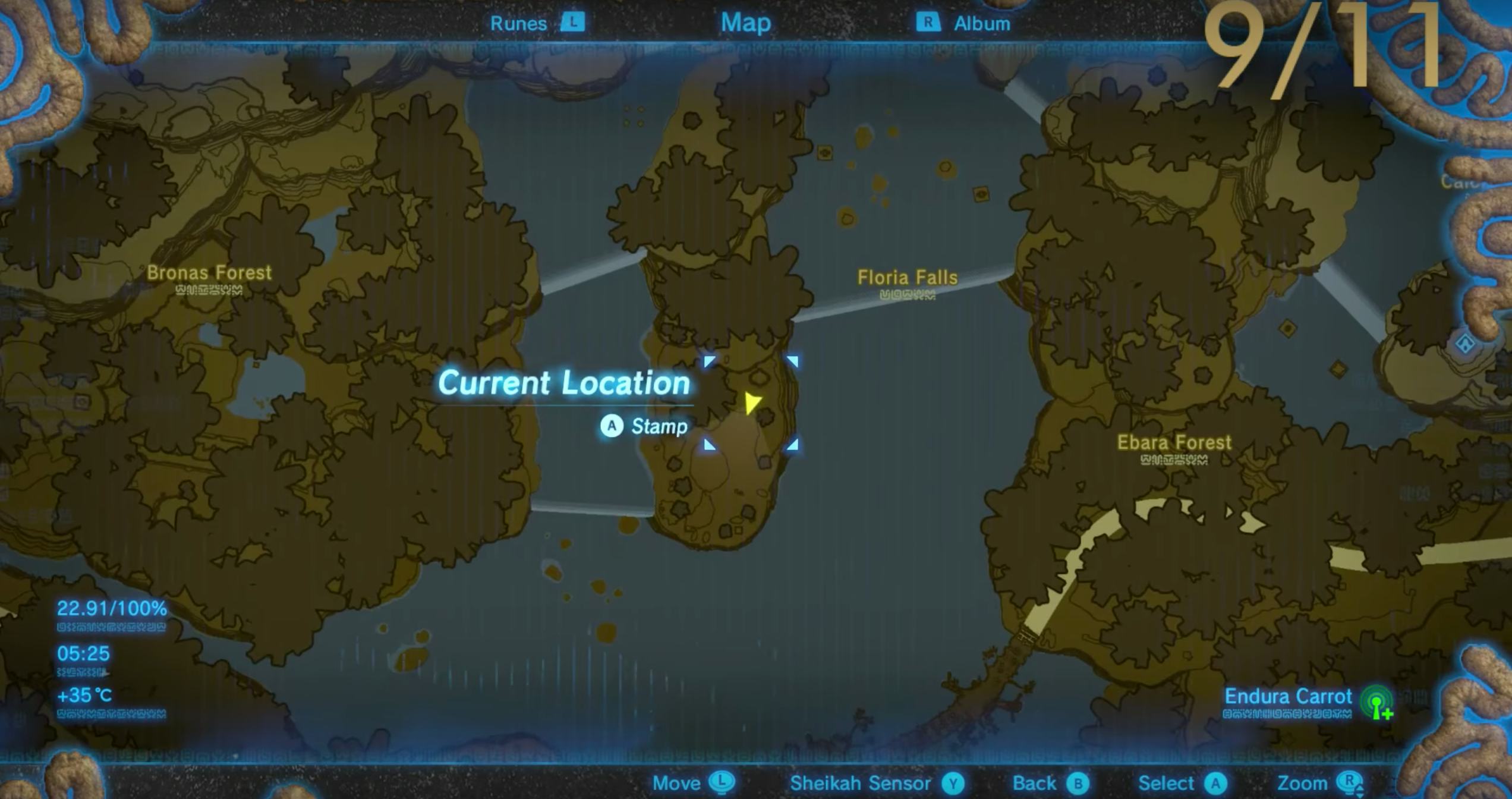Click the Ebara Forest label
This screenshot has width=1512, height=799.
coord(1174,442)
